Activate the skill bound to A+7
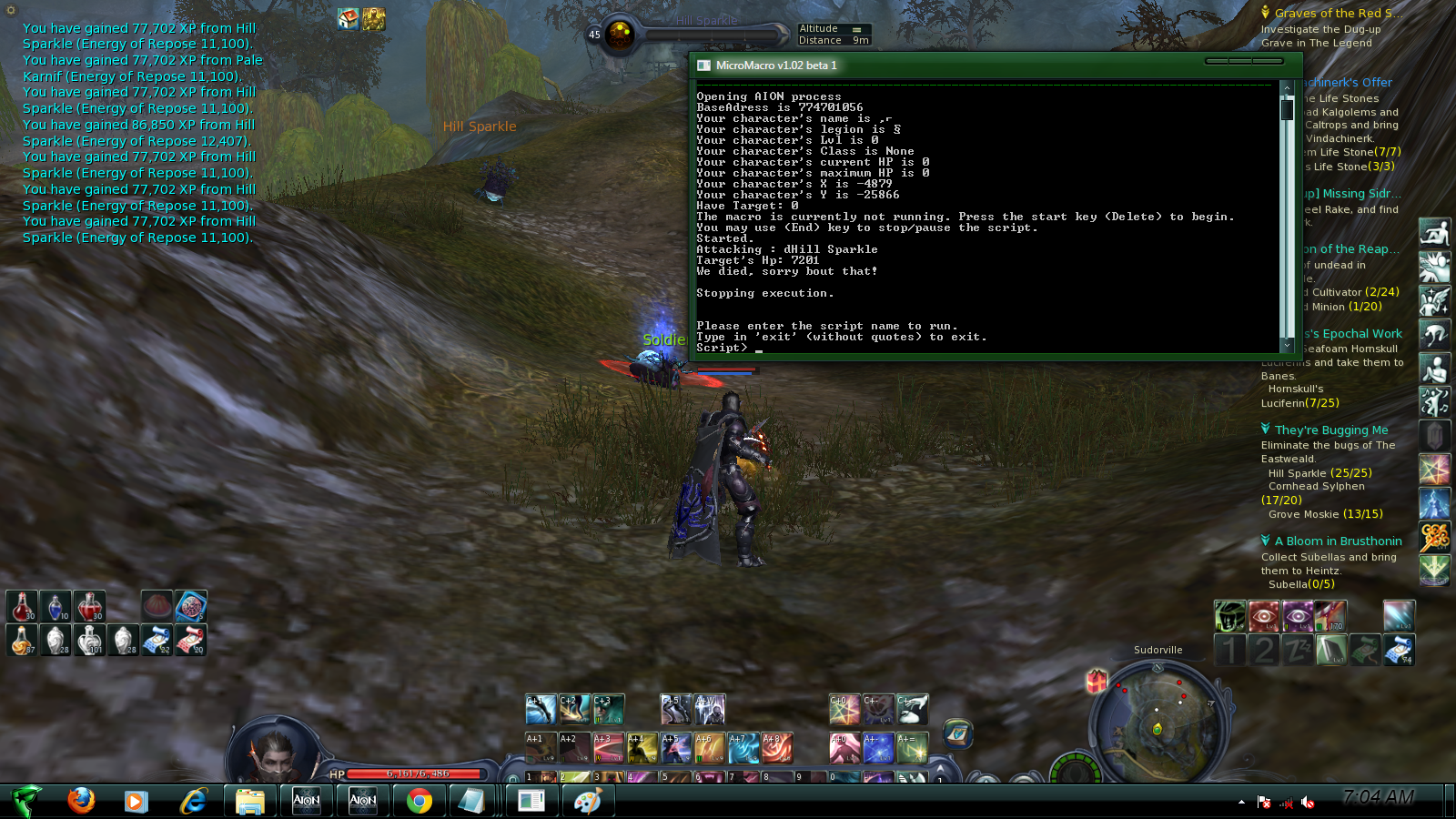 (743, 748)
